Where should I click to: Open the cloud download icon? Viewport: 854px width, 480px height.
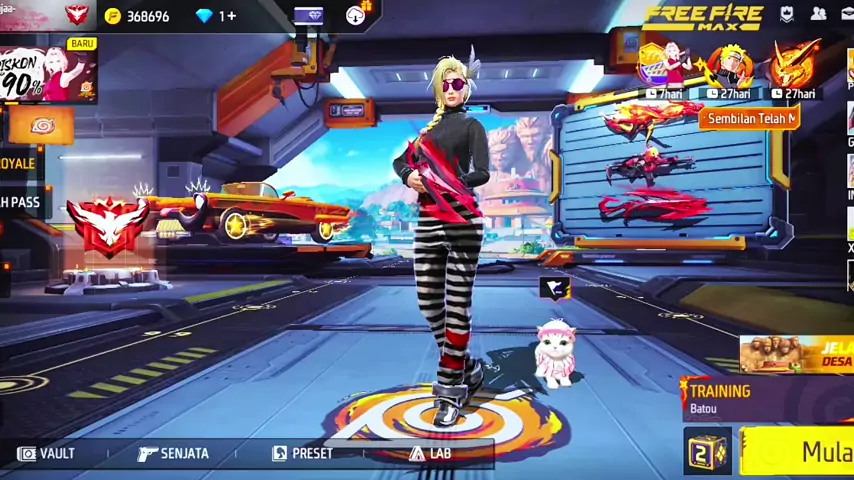(x=357, y=14)
